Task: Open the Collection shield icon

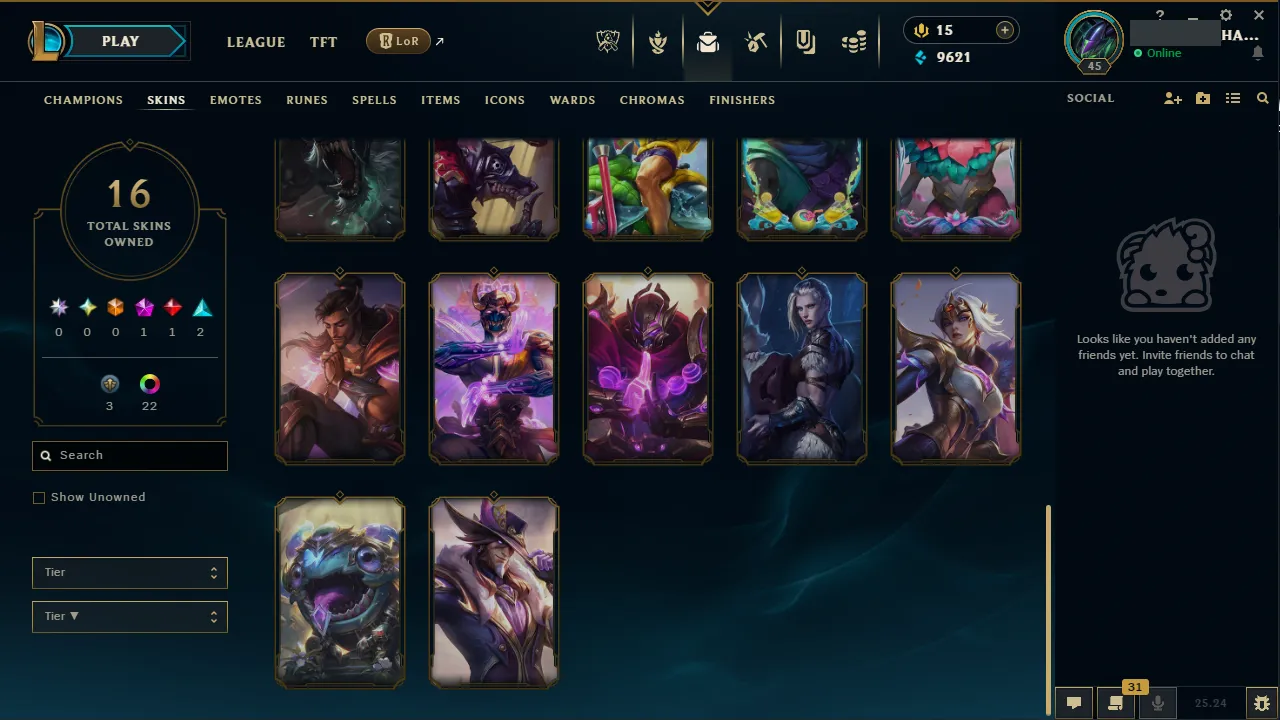Action: pyautogui.click(x=805, y=41)
